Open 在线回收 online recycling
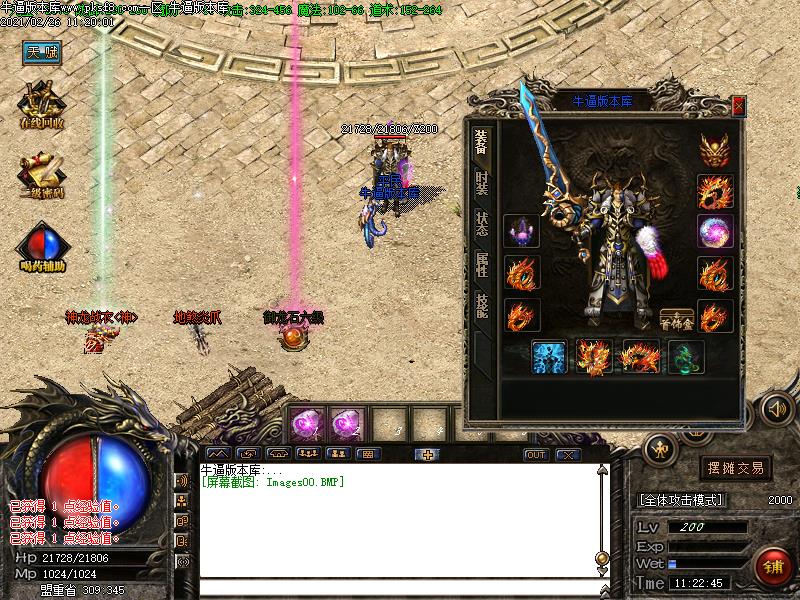The image size is (800, 600). tap(42, 105)
